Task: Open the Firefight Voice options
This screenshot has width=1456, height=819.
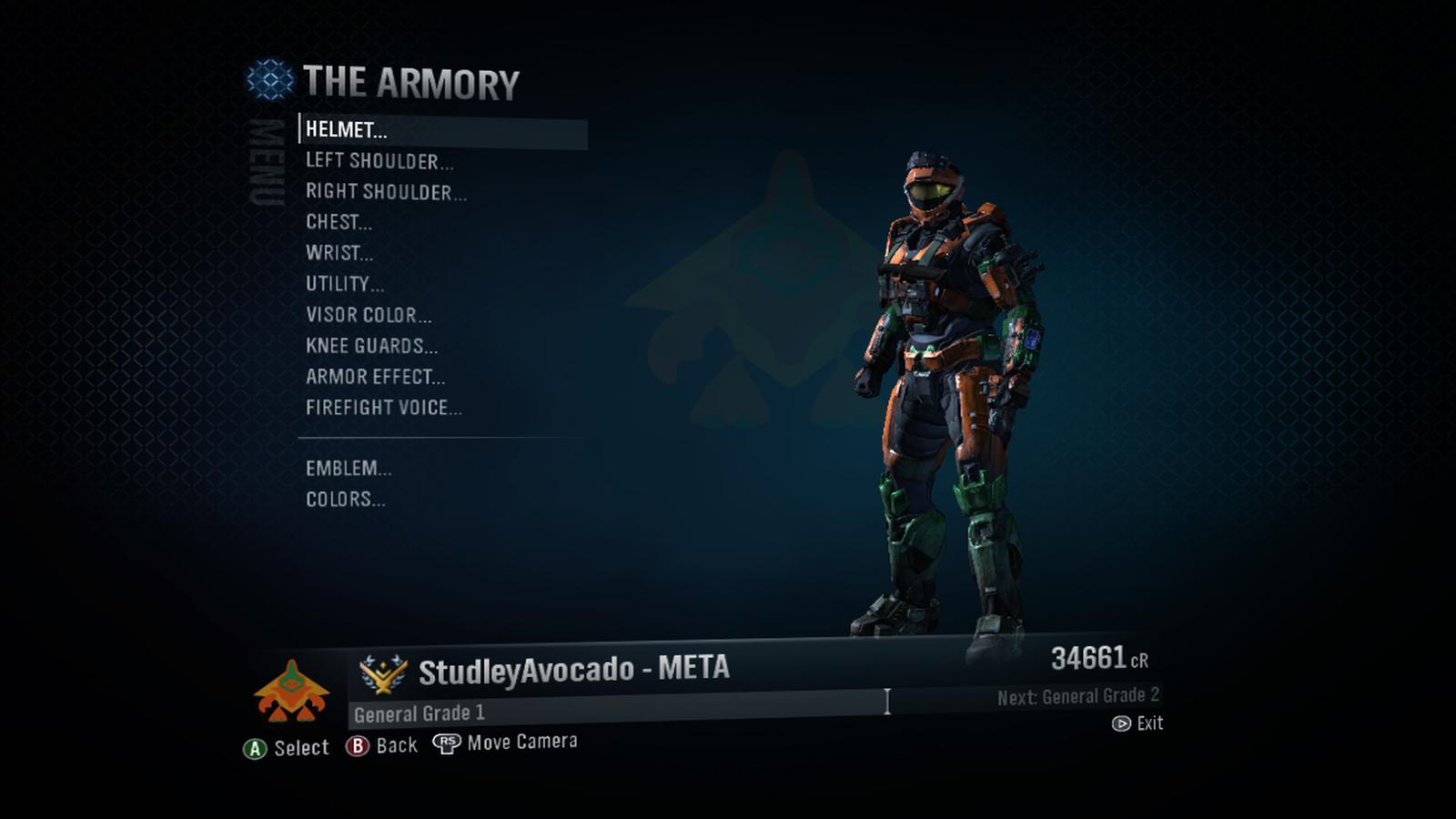Action: (x=383, y=408)
